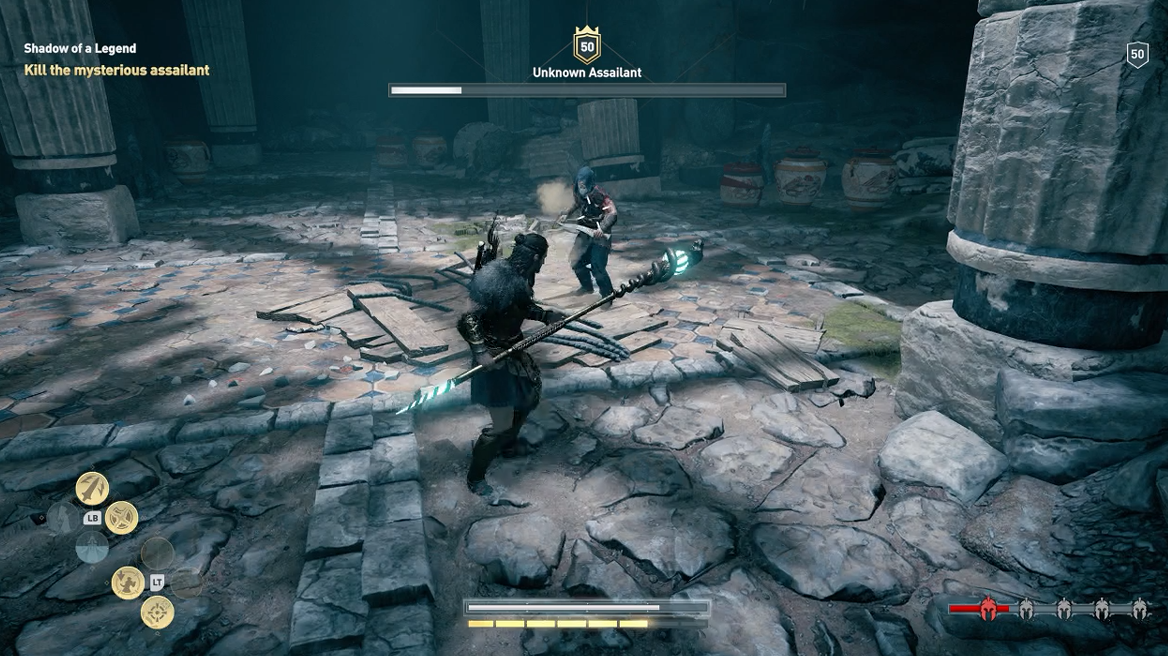This screenshot has width=1168, height=656.
Task: Choose the half-filled blue cooldown ability
Action: [92, 547]
